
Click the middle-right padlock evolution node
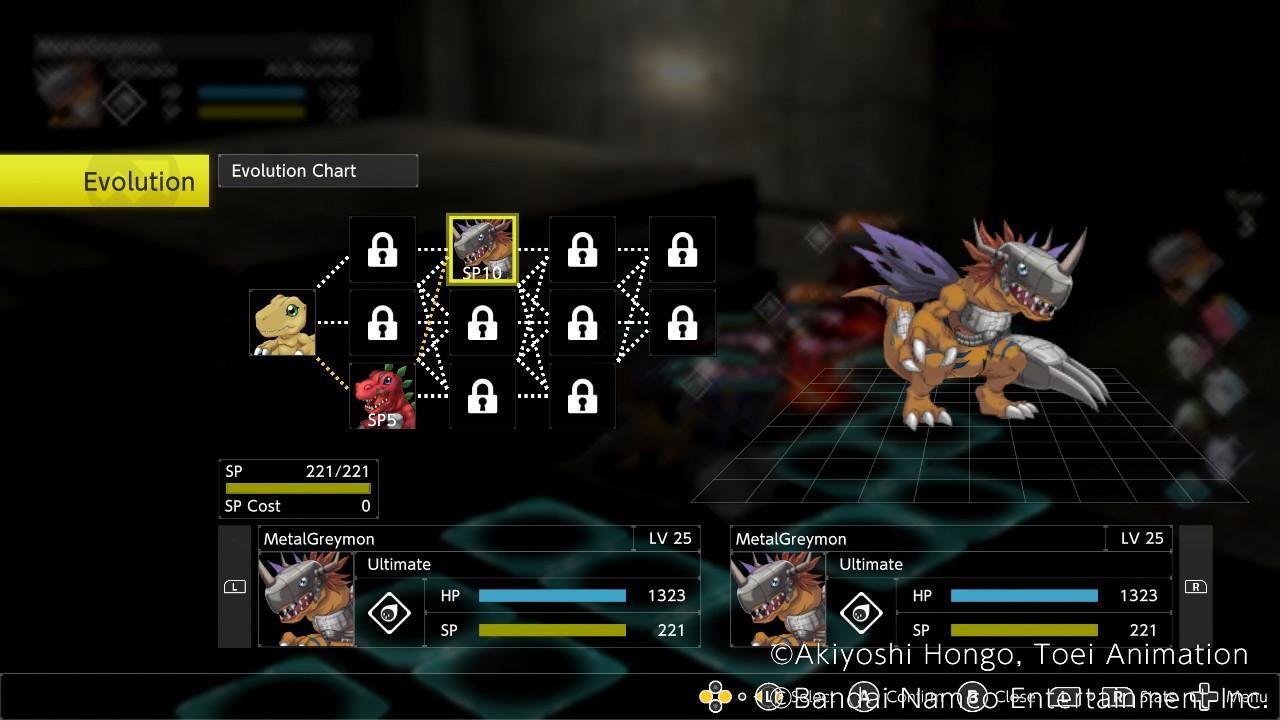pyautogui.click(x=682, y=322)
